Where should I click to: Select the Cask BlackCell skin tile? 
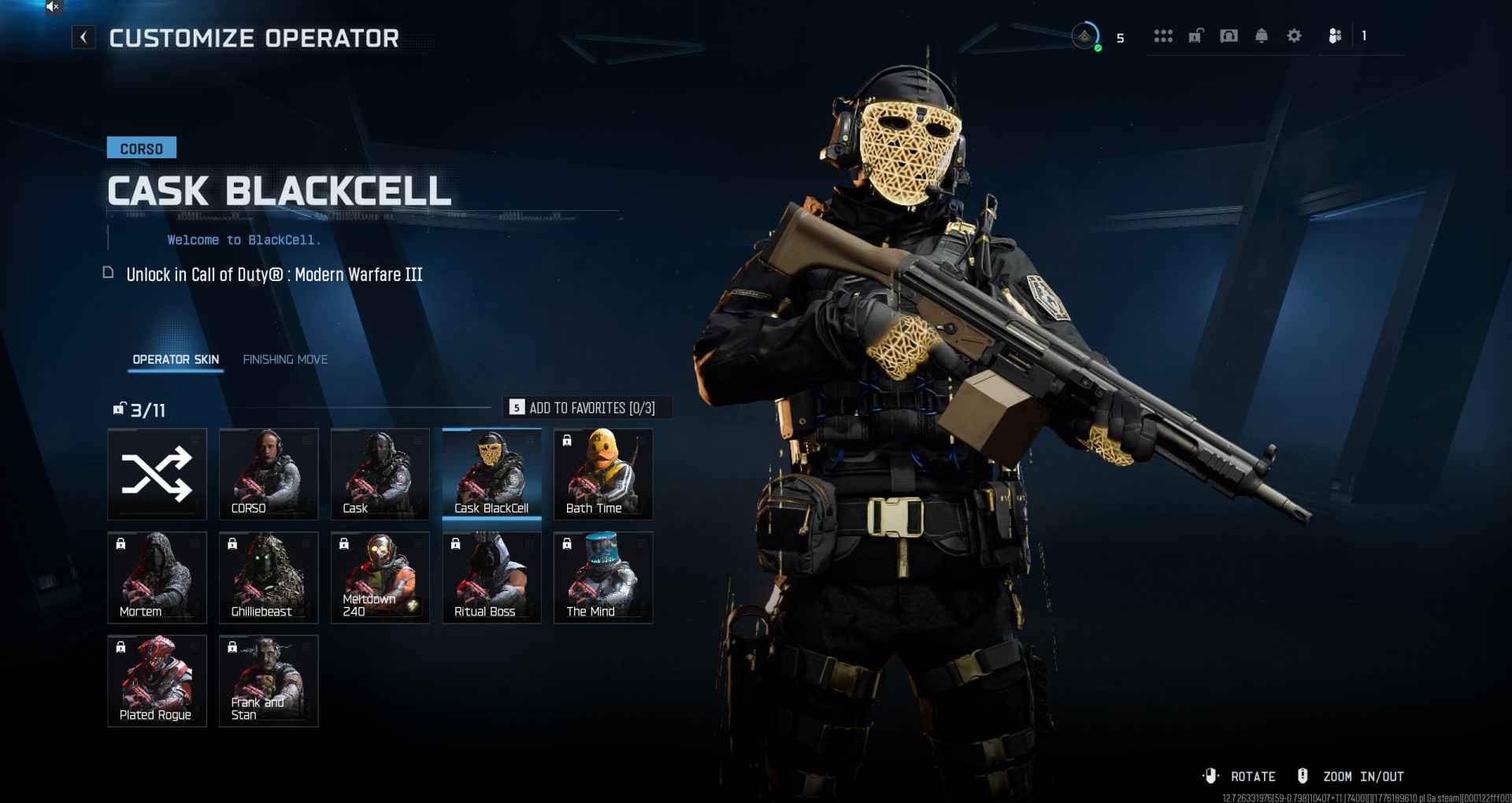(x=491, y=474)
